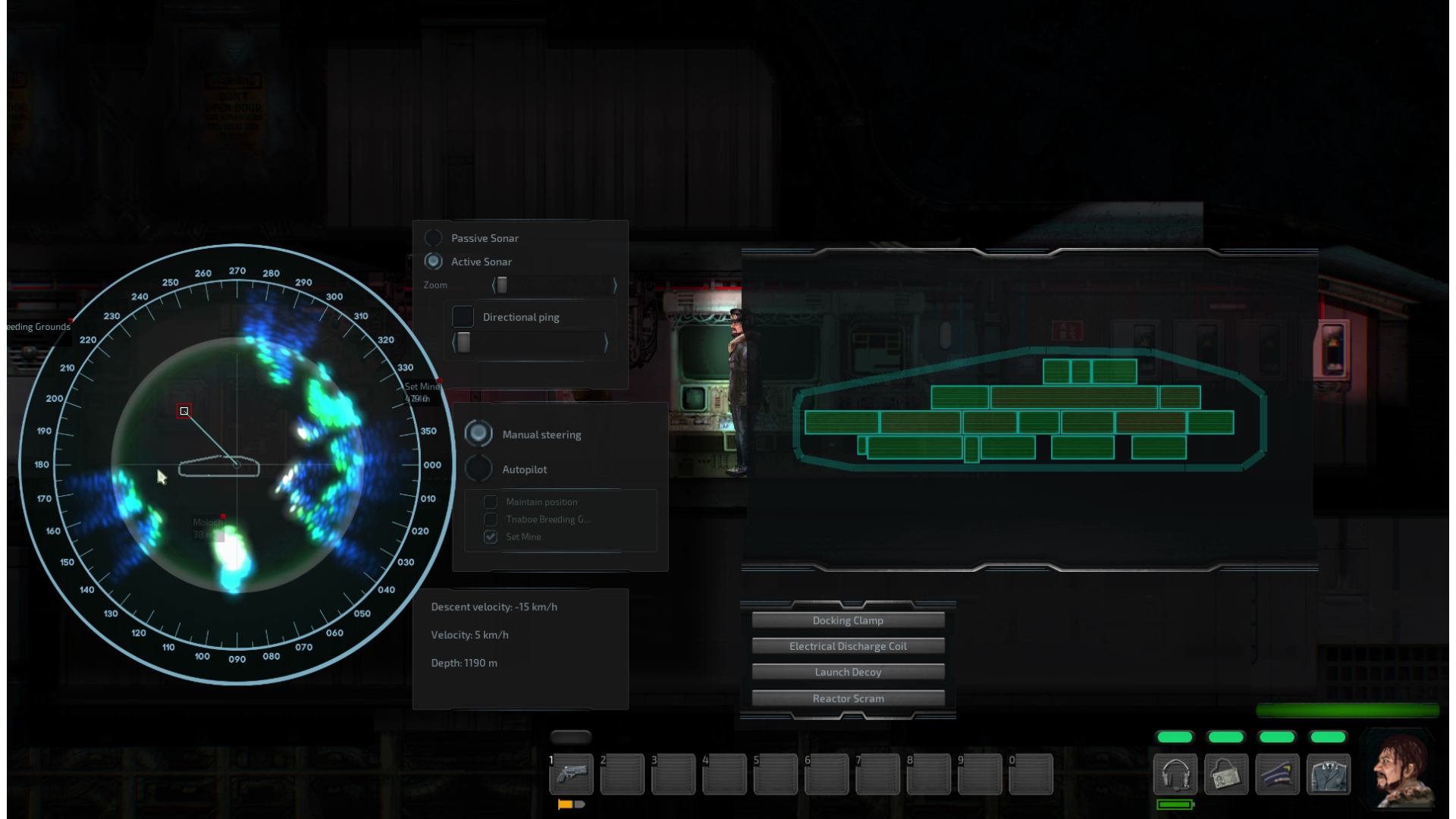Toggle the Directional ping switch

pos(463,317)
